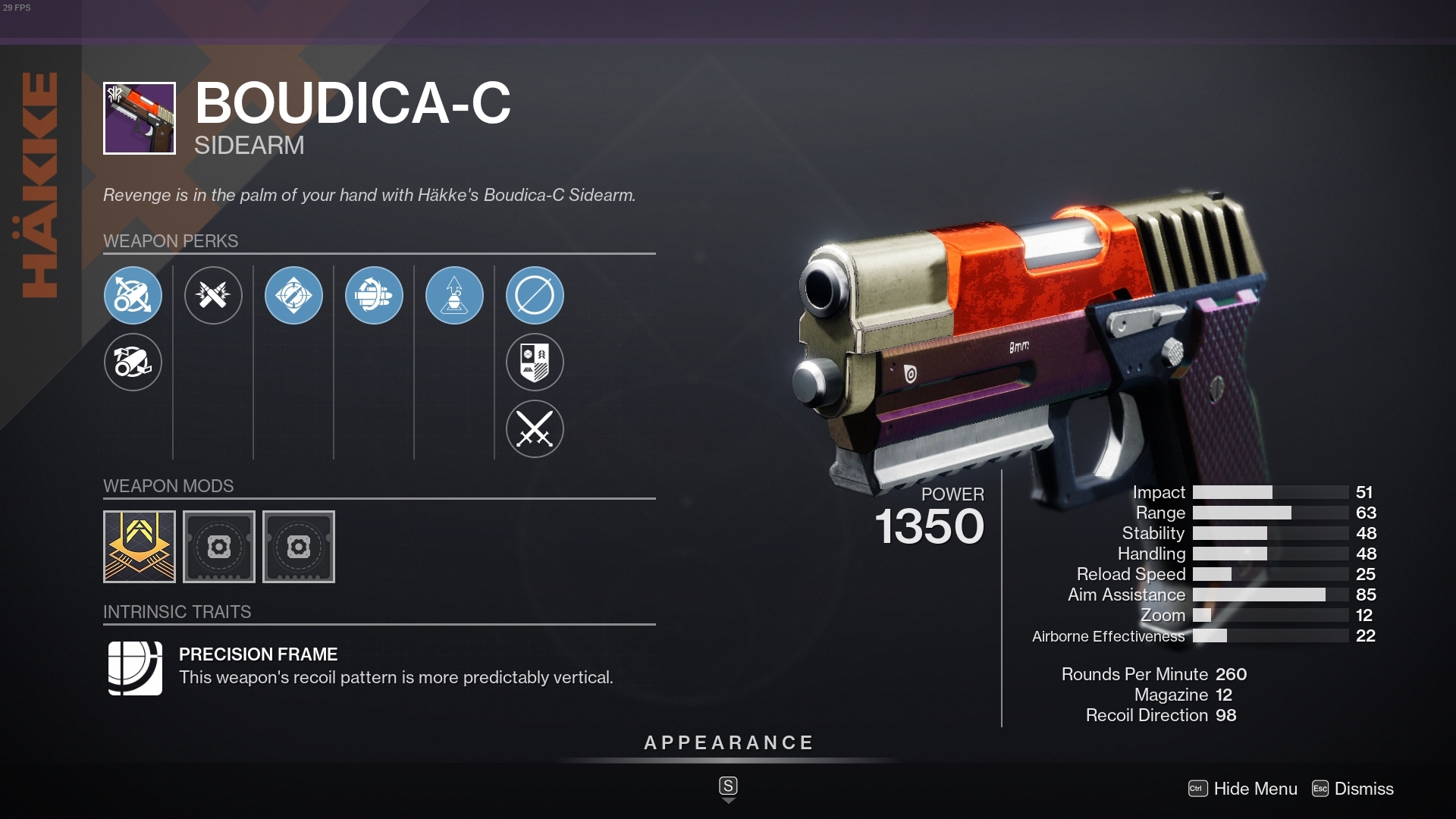Enable the Vanguard shield kill tracker
Viewport: 1456px width, 819px height.
[x=535, y=362]
